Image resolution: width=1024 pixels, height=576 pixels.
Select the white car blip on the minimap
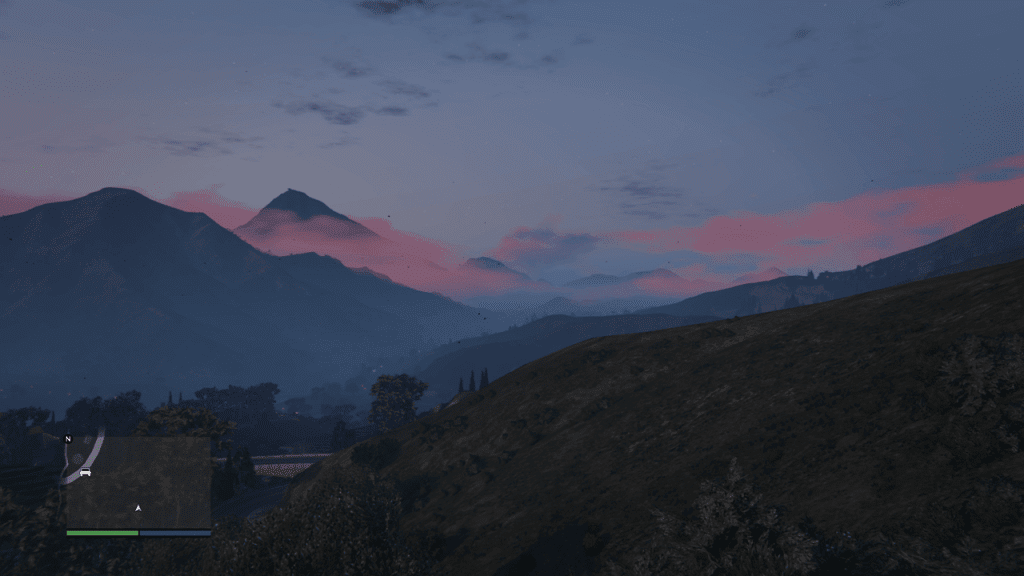coord(85,471)
